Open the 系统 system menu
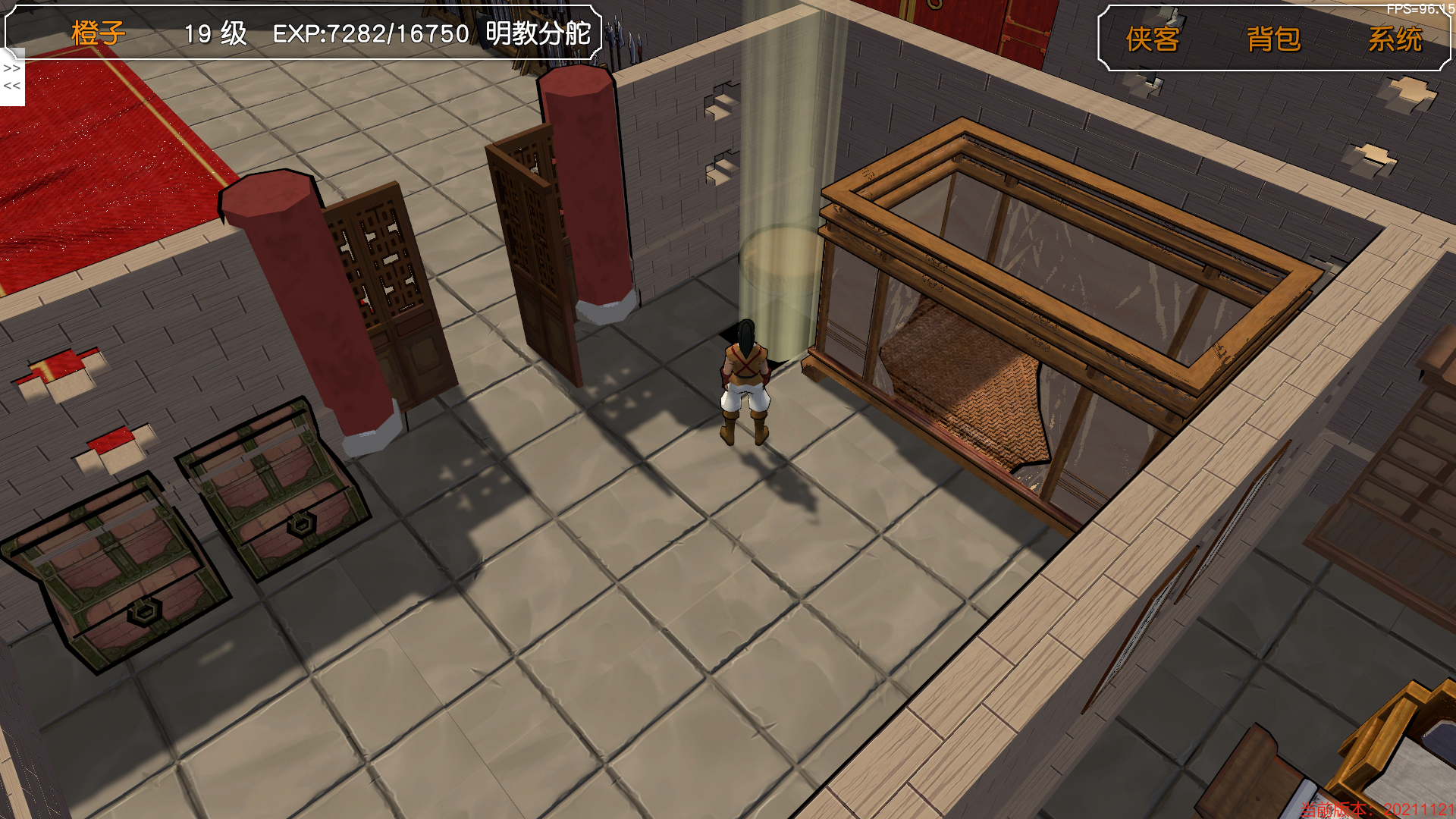 click(1395, 39)
